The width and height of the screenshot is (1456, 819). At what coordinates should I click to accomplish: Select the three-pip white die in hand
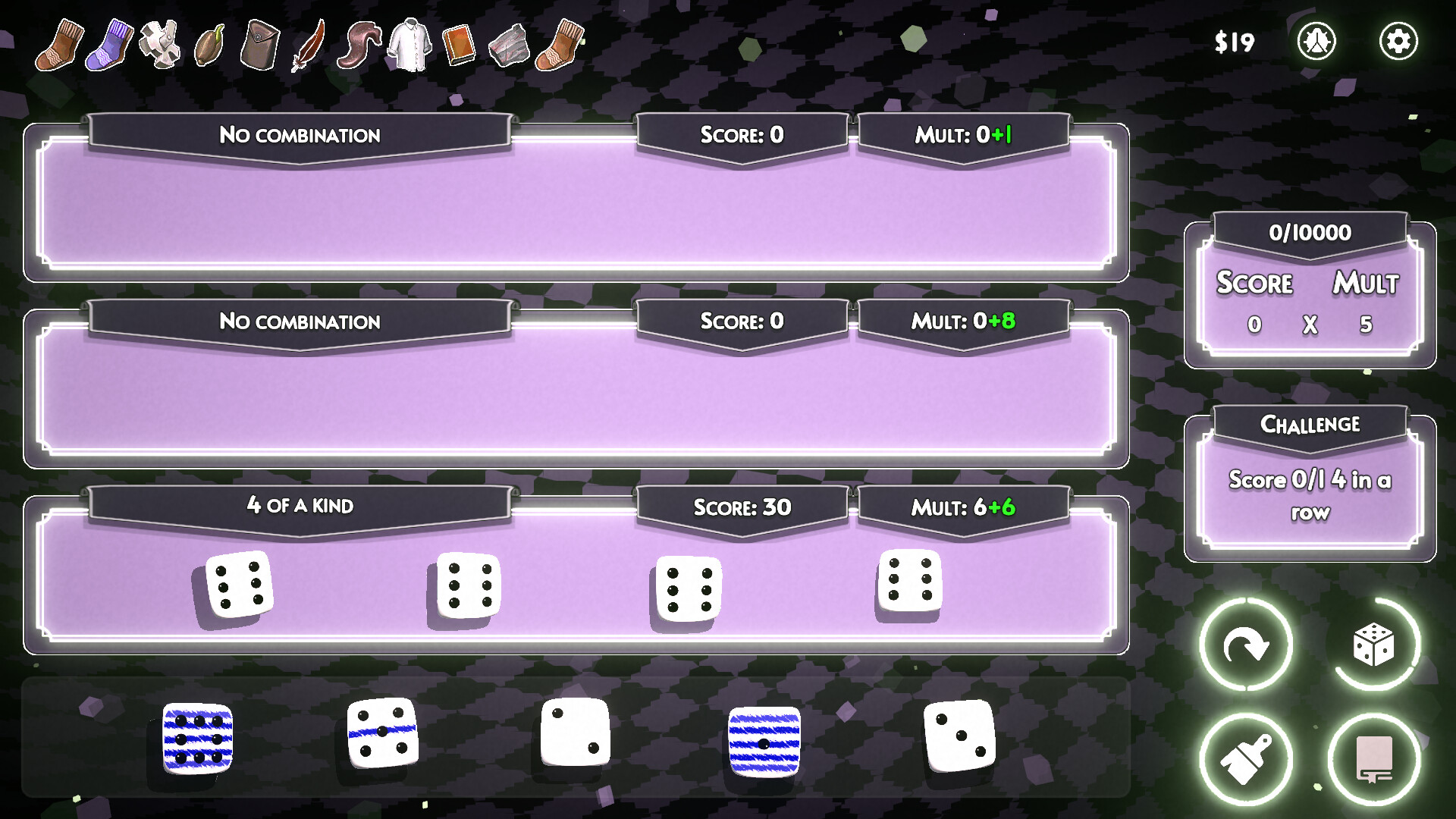pyautogui.click(x=960, y=734)
